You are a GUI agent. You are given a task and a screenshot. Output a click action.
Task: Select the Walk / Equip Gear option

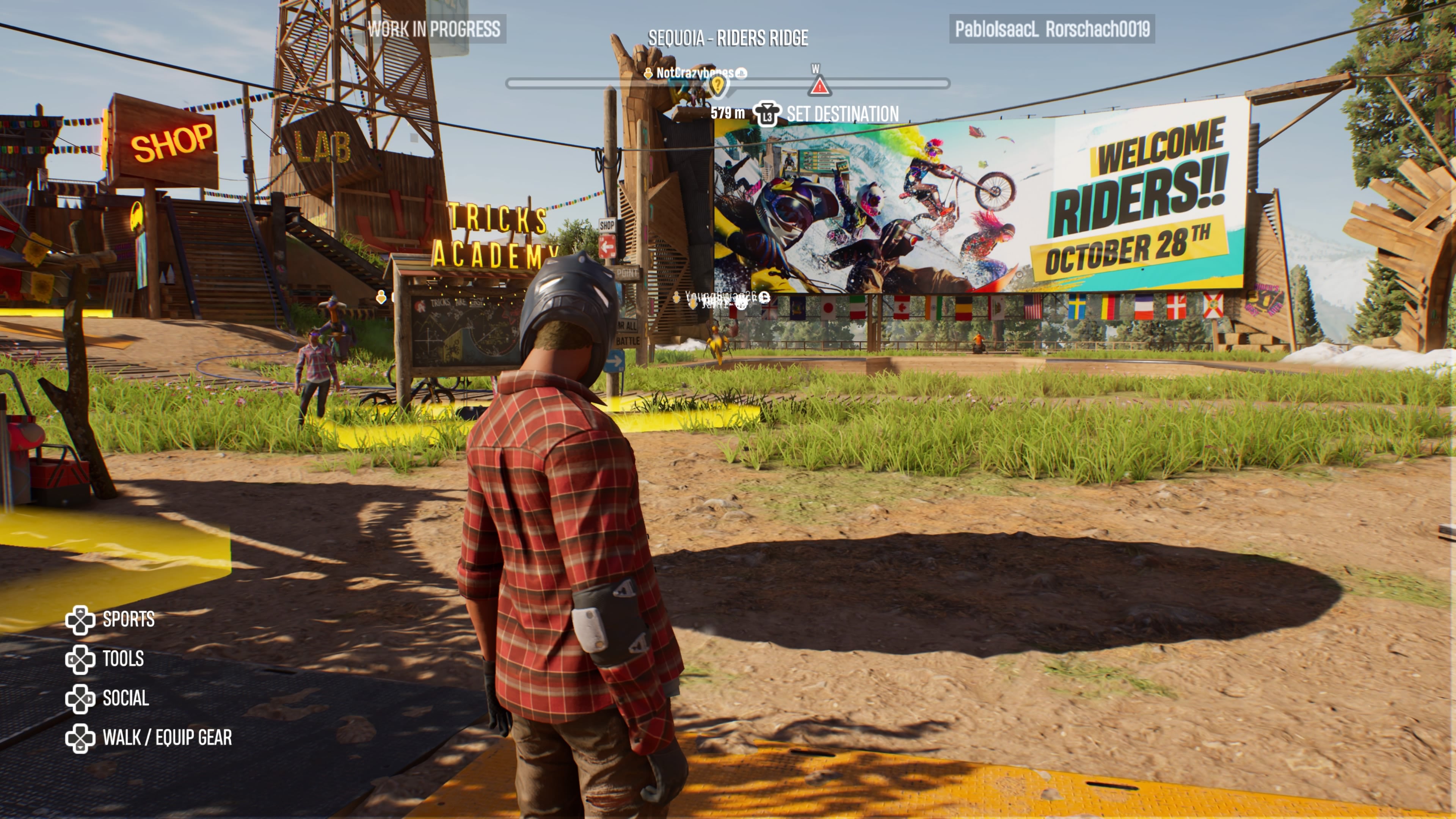pyautogui.click(x=149, y=738)
